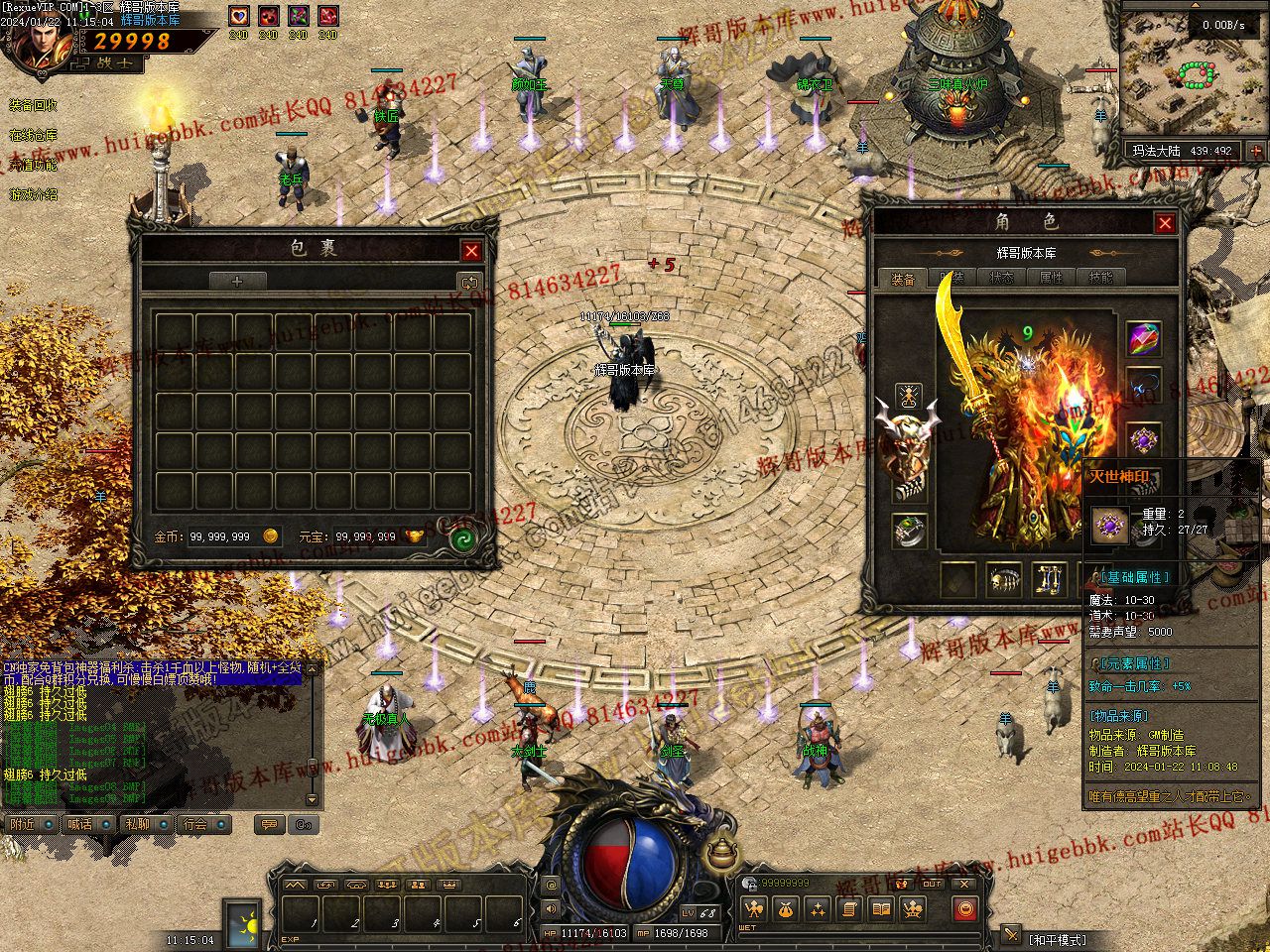Image resolution: width=1270 pixels, height=952 pixels.
Task: Close the 包裹 inventory window
Action: click(x=472, y=251)
